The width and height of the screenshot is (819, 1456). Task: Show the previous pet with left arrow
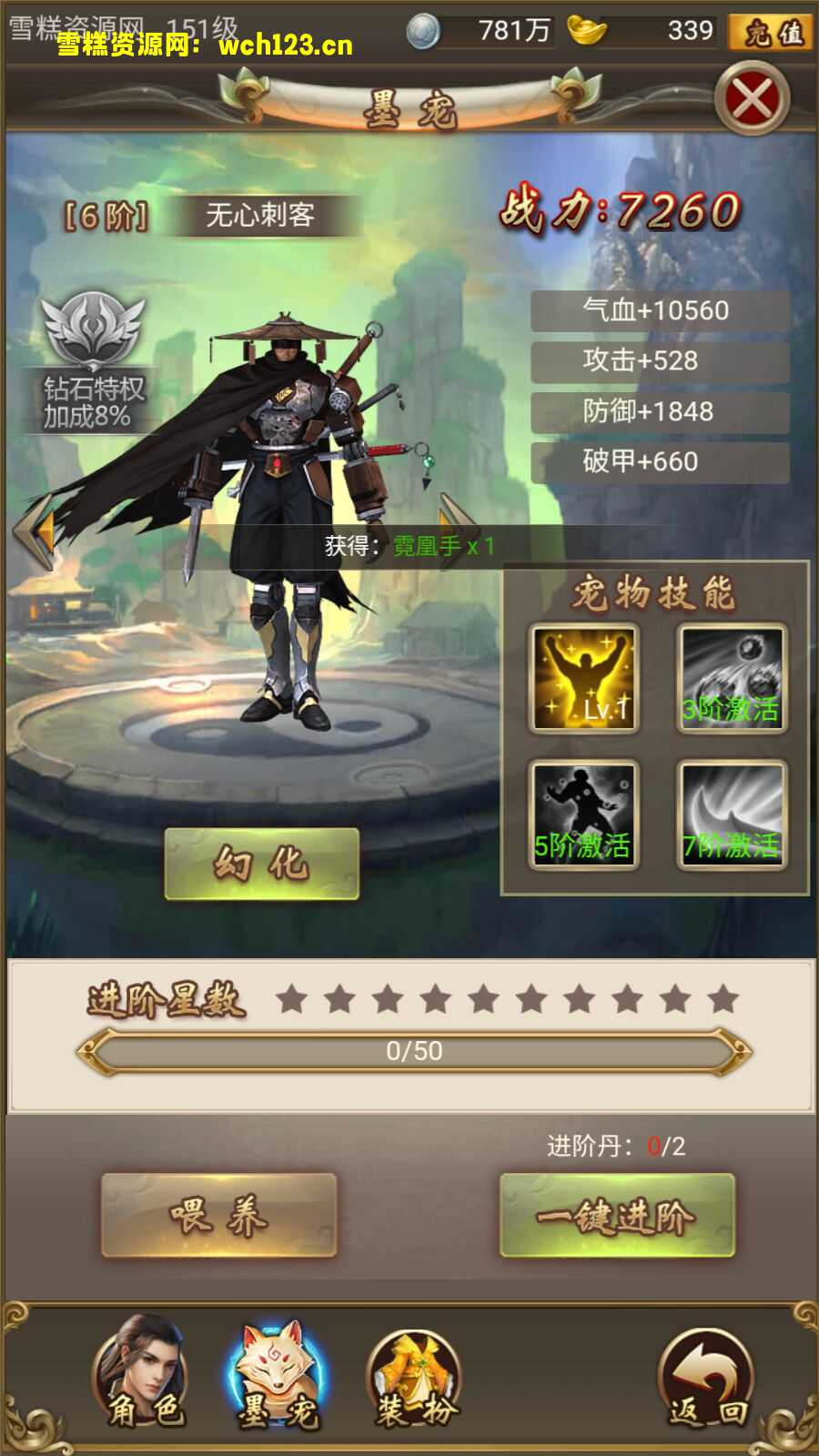tap(36, 531)
